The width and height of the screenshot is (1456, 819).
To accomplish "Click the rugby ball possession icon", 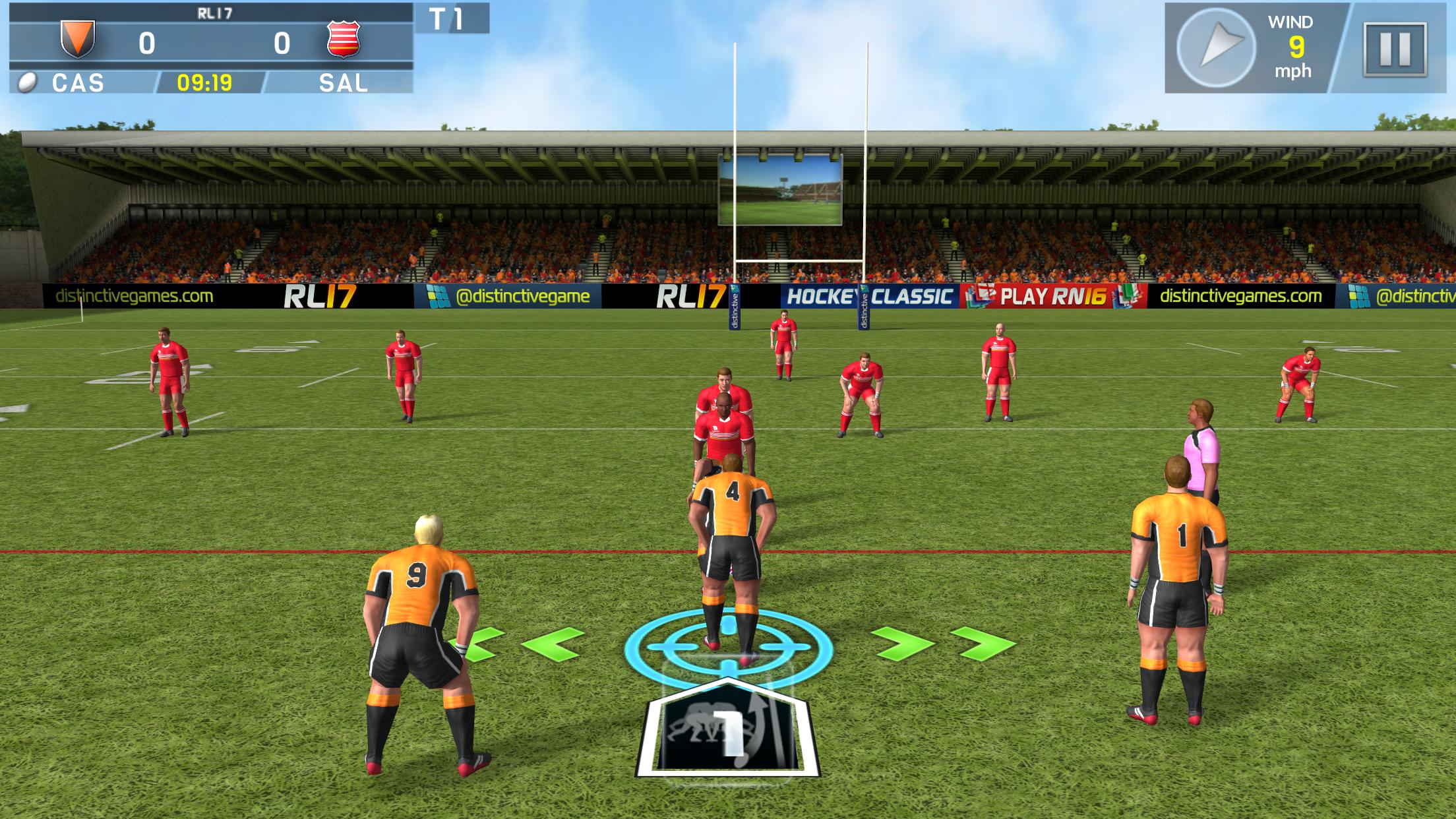I will 26,82.
